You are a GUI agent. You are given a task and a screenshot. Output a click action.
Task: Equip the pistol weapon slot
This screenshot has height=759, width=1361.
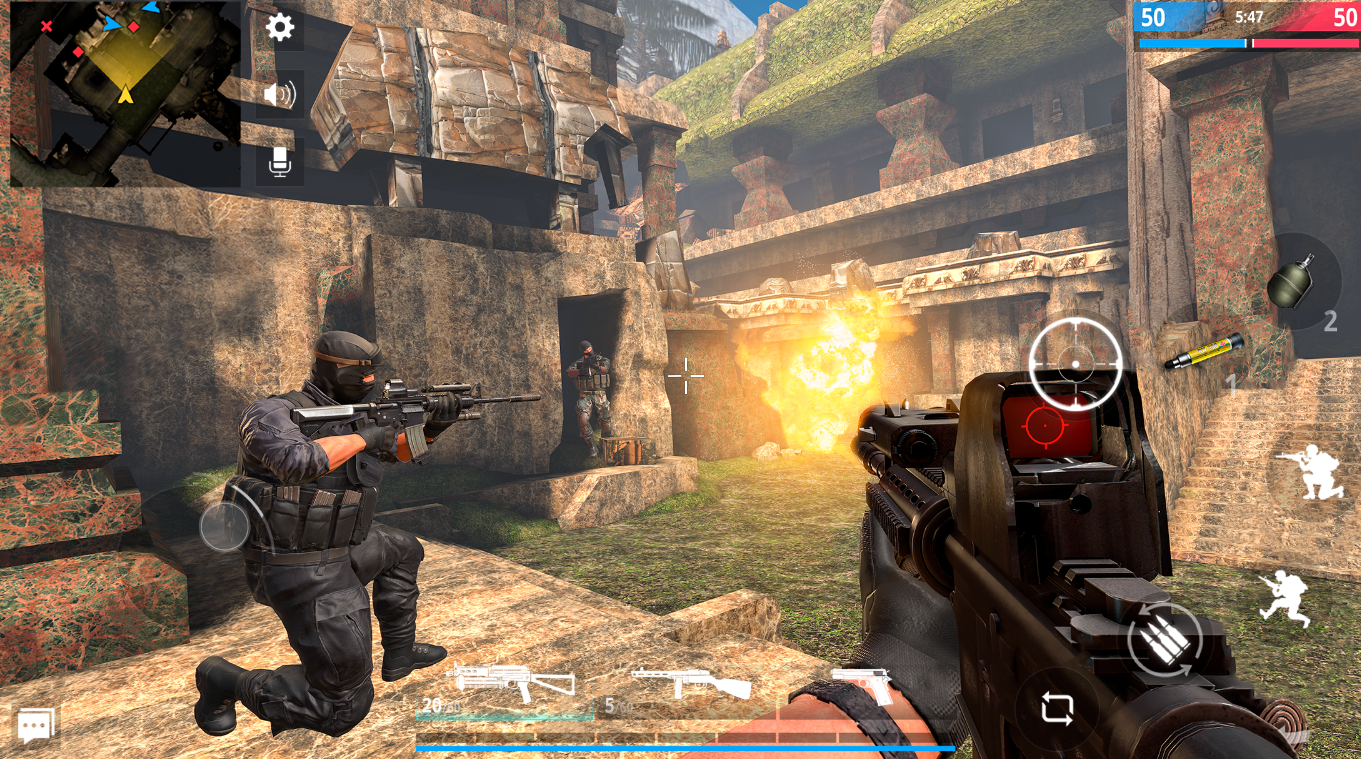[x=860, y=684]
